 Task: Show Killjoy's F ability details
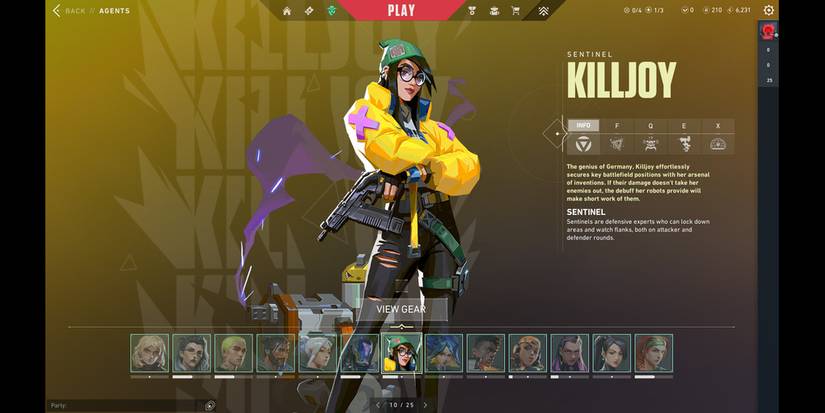[x=616, y=126]
